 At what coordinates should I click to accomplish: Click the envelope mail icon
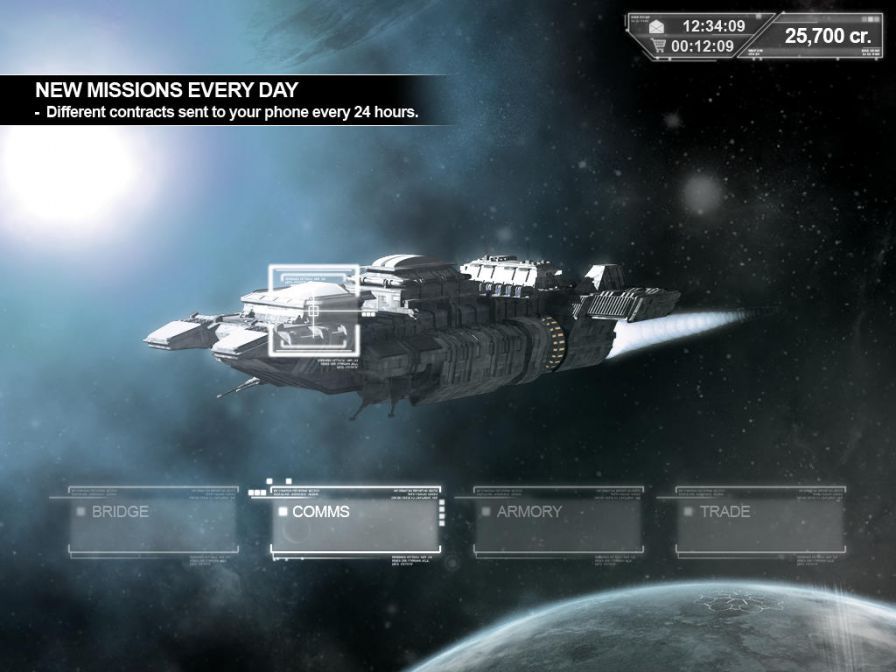(657, 26)
